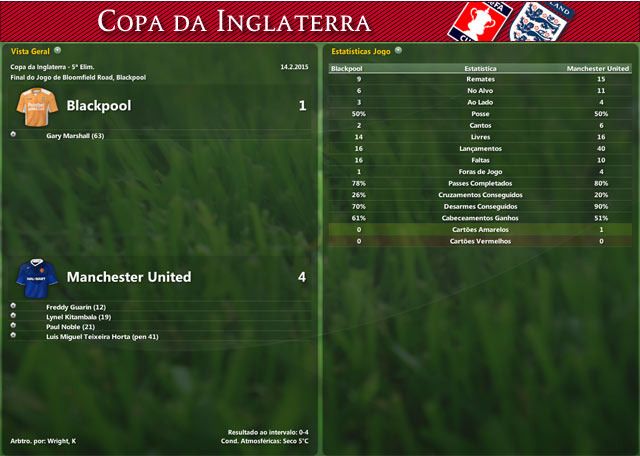
Task: Select the orange Blackpool kit icon
Action: point(35,105)
